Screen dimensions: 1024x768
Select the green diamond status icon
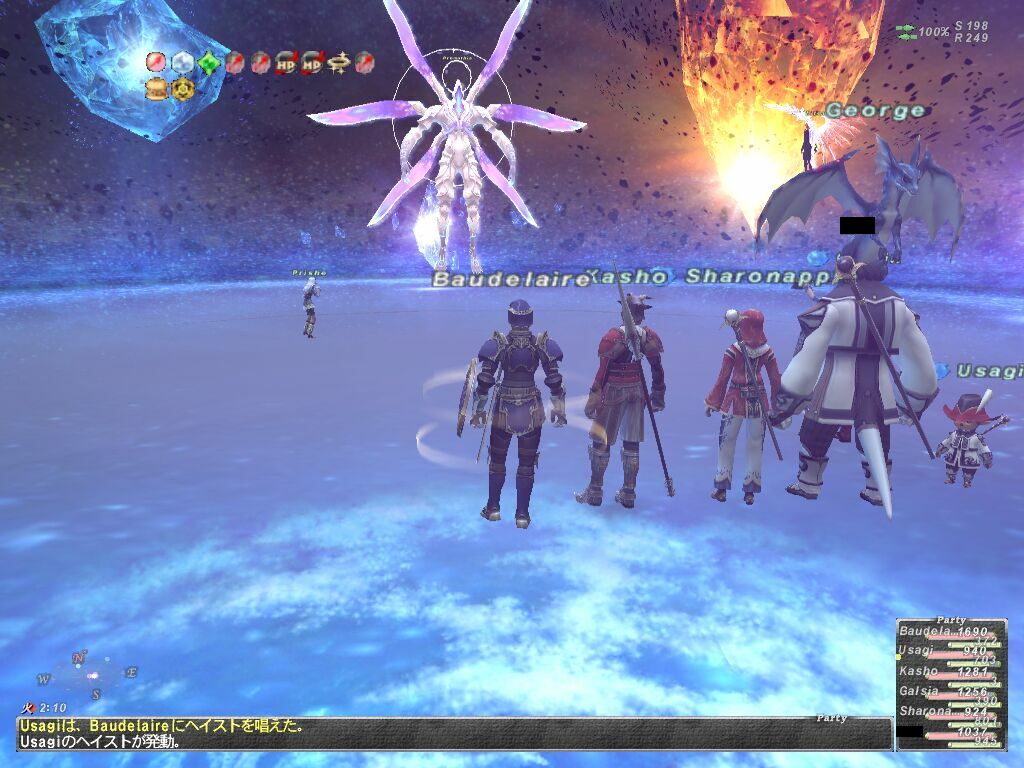208,63
